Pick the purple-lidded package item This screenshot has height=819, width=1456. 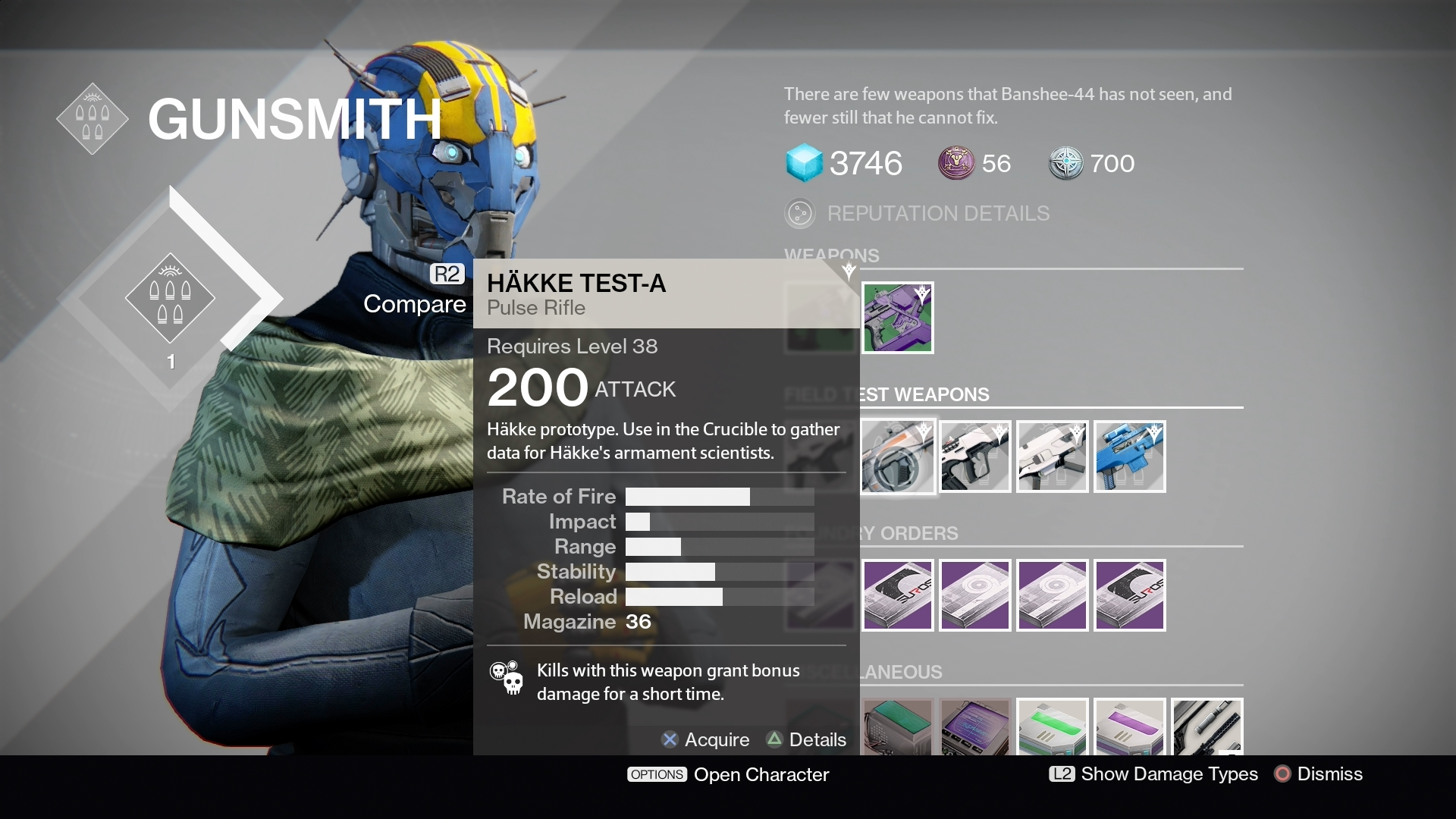(x=1130, y=727)
